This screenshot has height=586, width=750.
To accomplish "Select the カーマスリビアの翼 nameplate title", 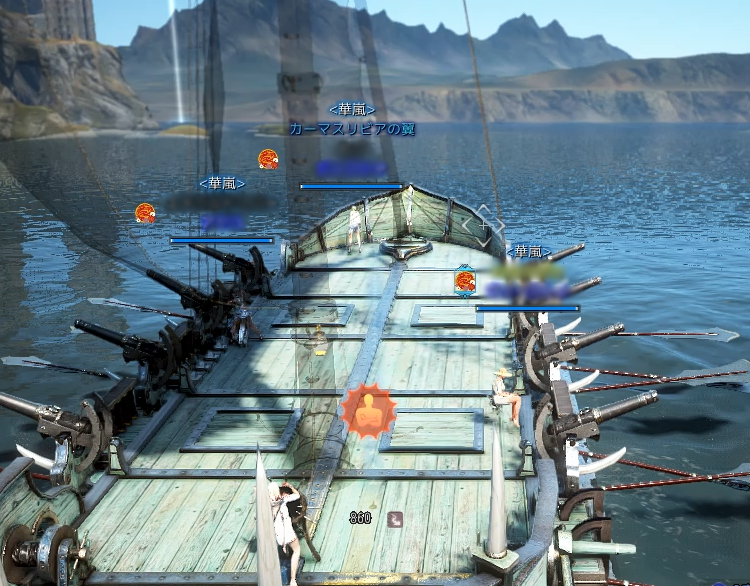I will pos(352,129).
